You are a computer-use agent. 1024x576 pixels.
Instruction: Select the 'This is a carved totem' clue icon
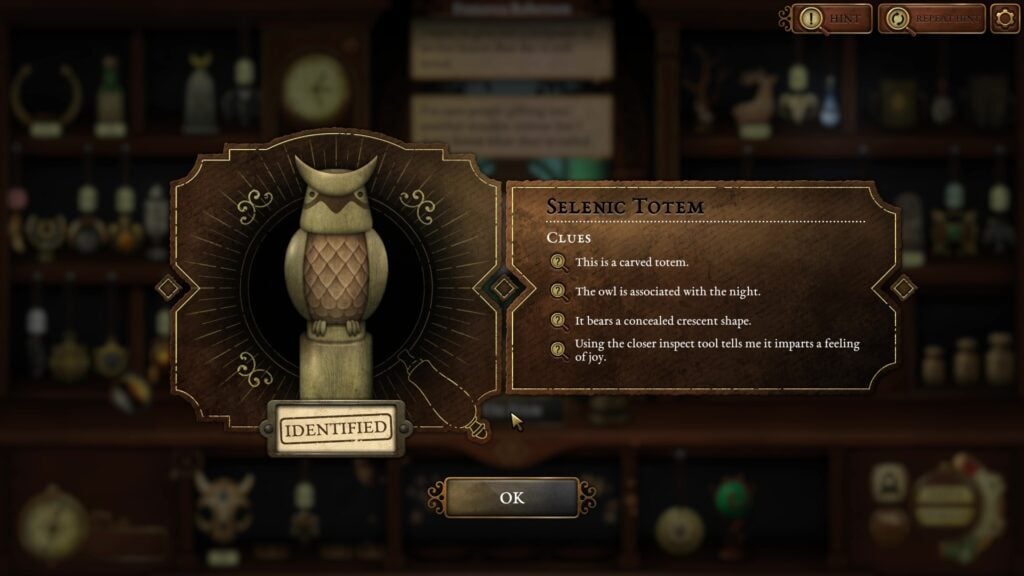(558, 262)
